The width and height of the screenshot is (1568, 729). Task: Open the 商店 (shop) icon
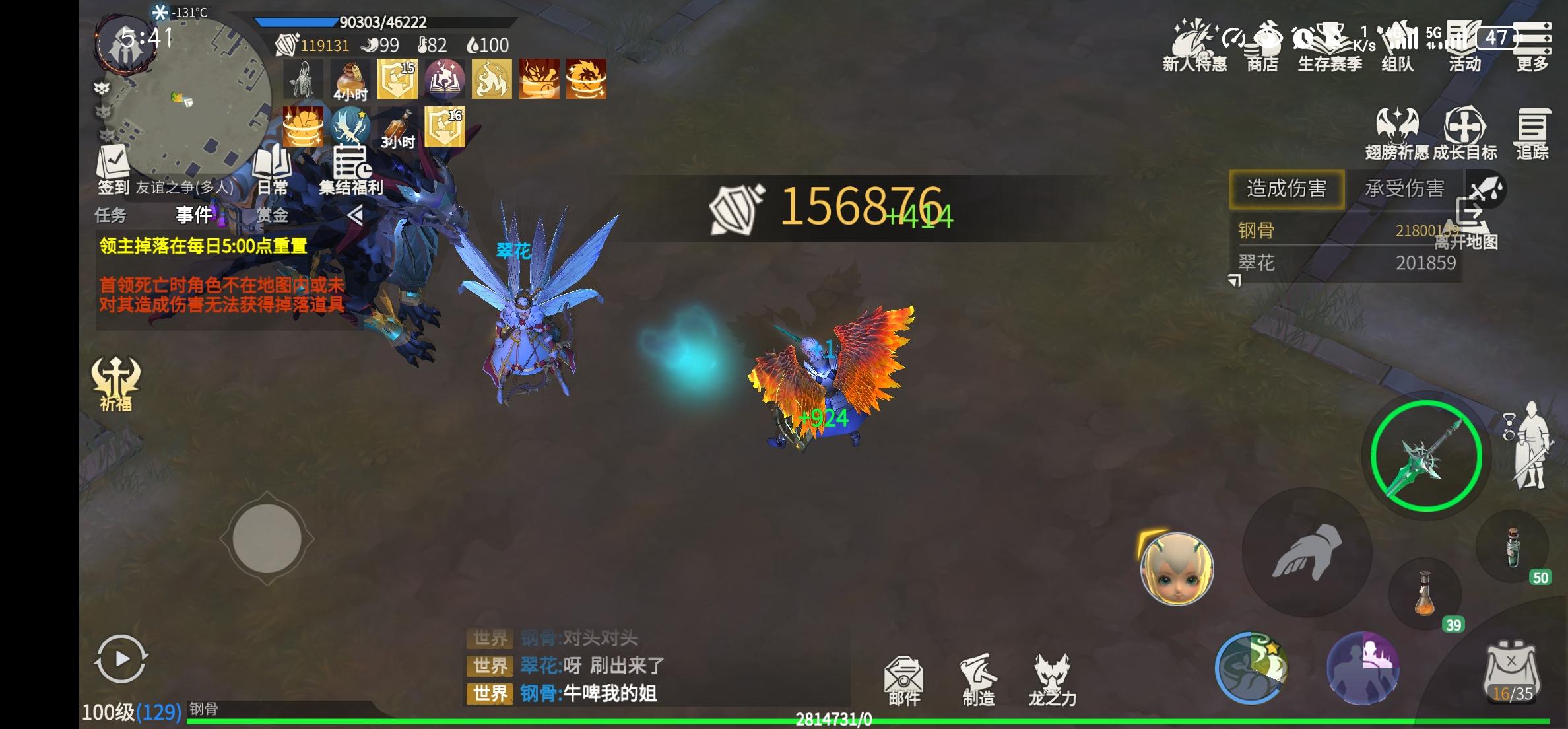(1264, 46)
